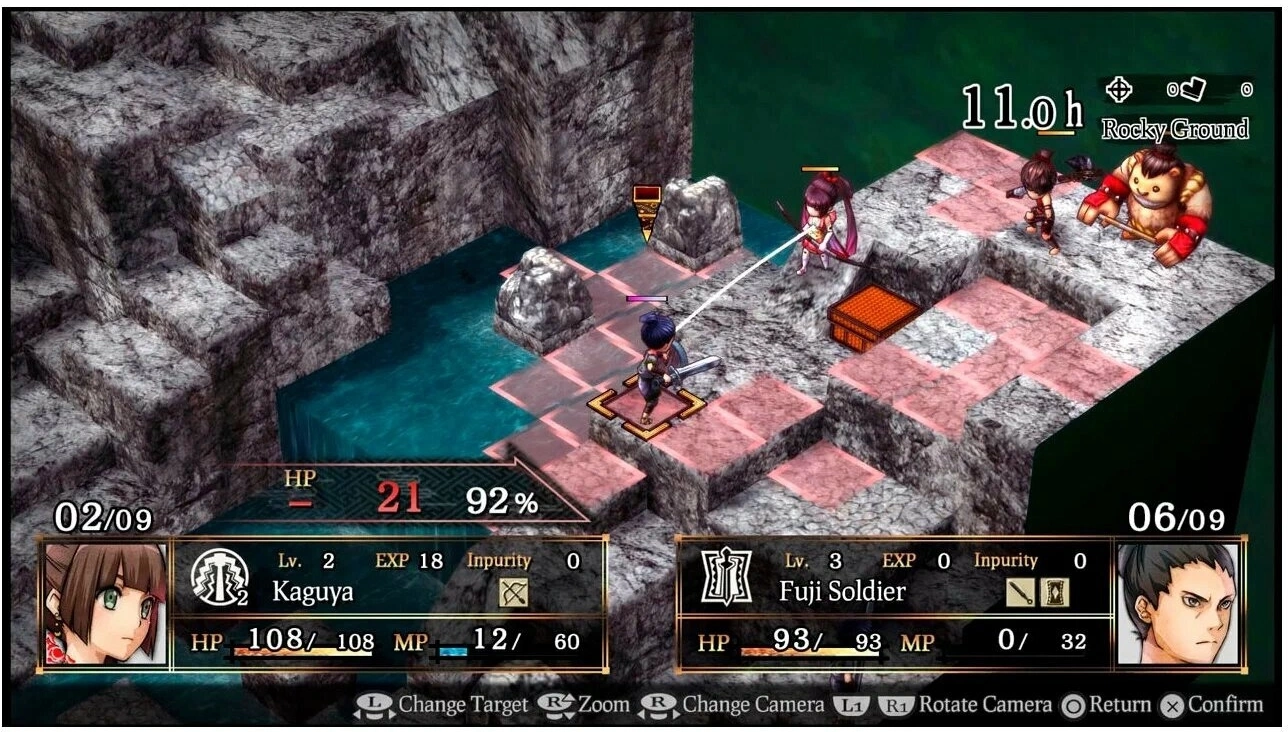Click the boot terrain movement icon
The width and height of the screenshot is (1288, 732).
coord(1190,90)
